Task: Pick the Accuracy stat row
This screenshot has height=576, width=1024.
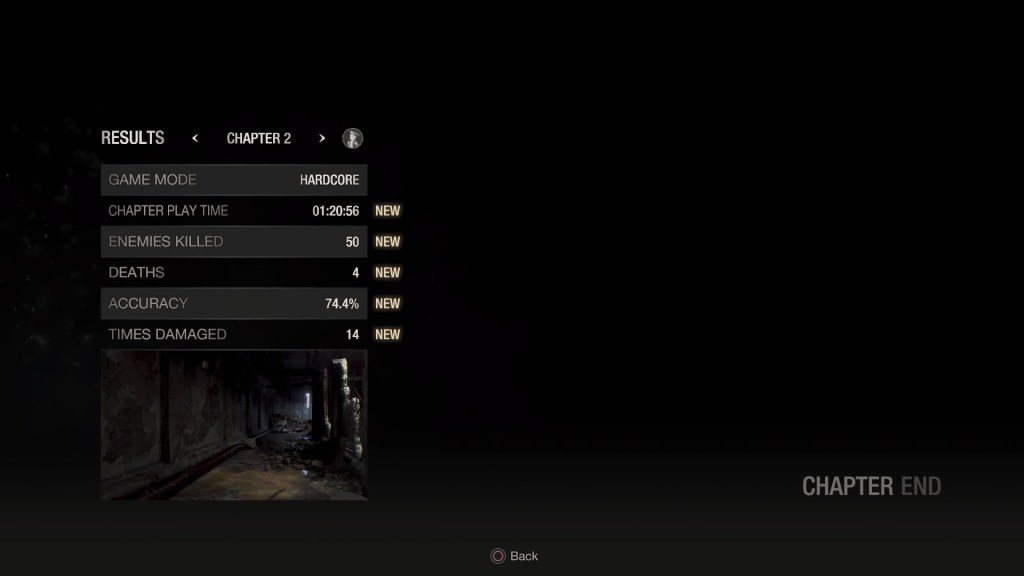Action: (234, 304)
